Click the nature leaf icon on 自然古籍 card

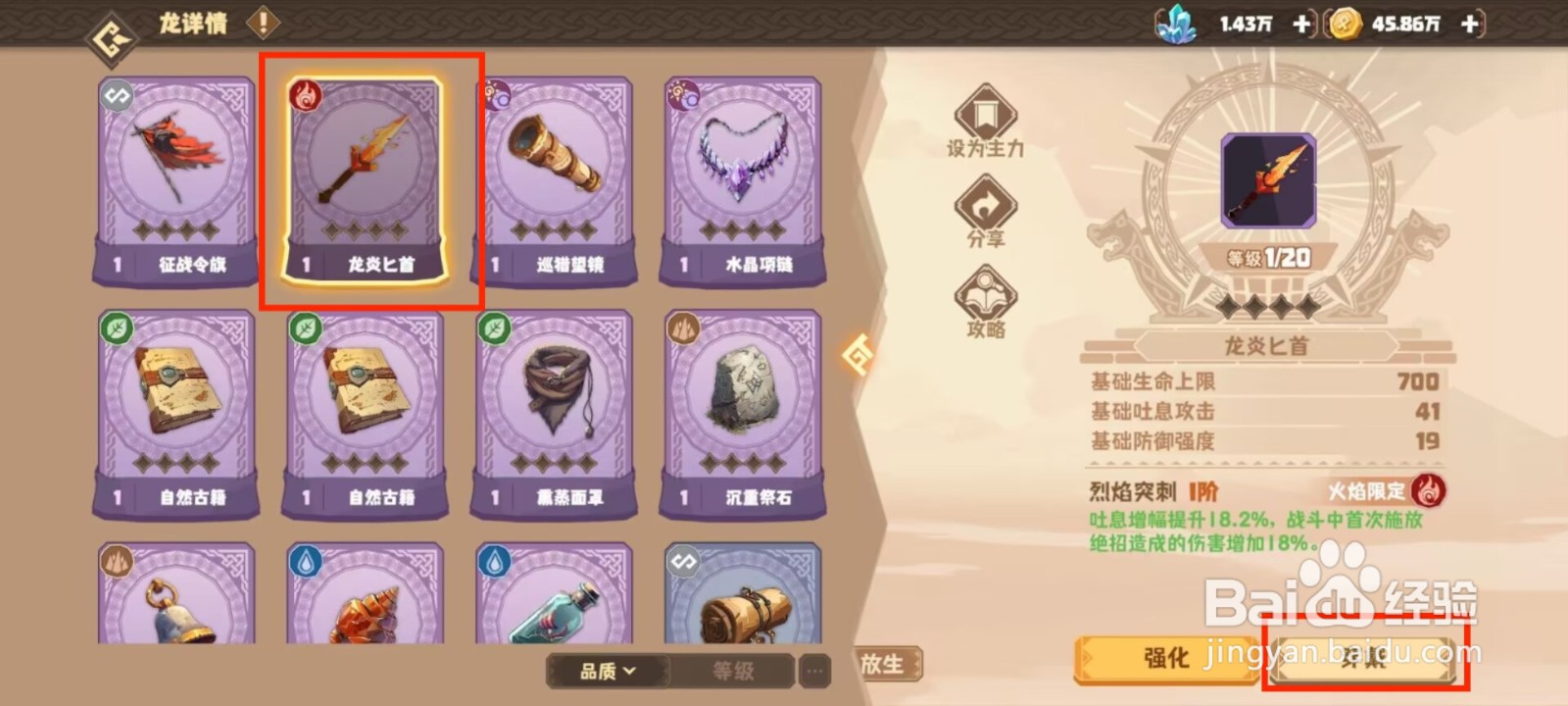(116, 328)
